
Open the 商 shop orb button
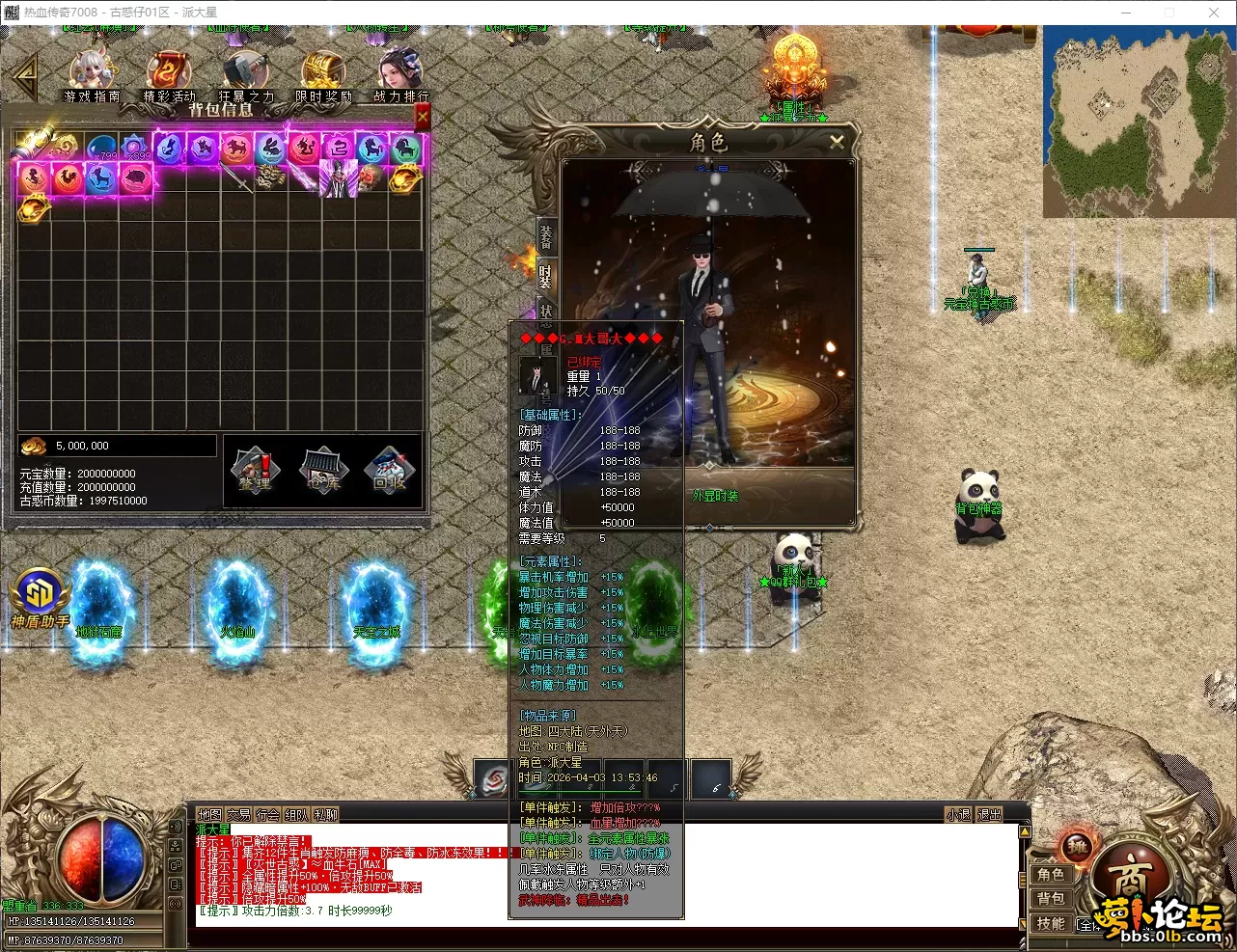coord(1129,878)
